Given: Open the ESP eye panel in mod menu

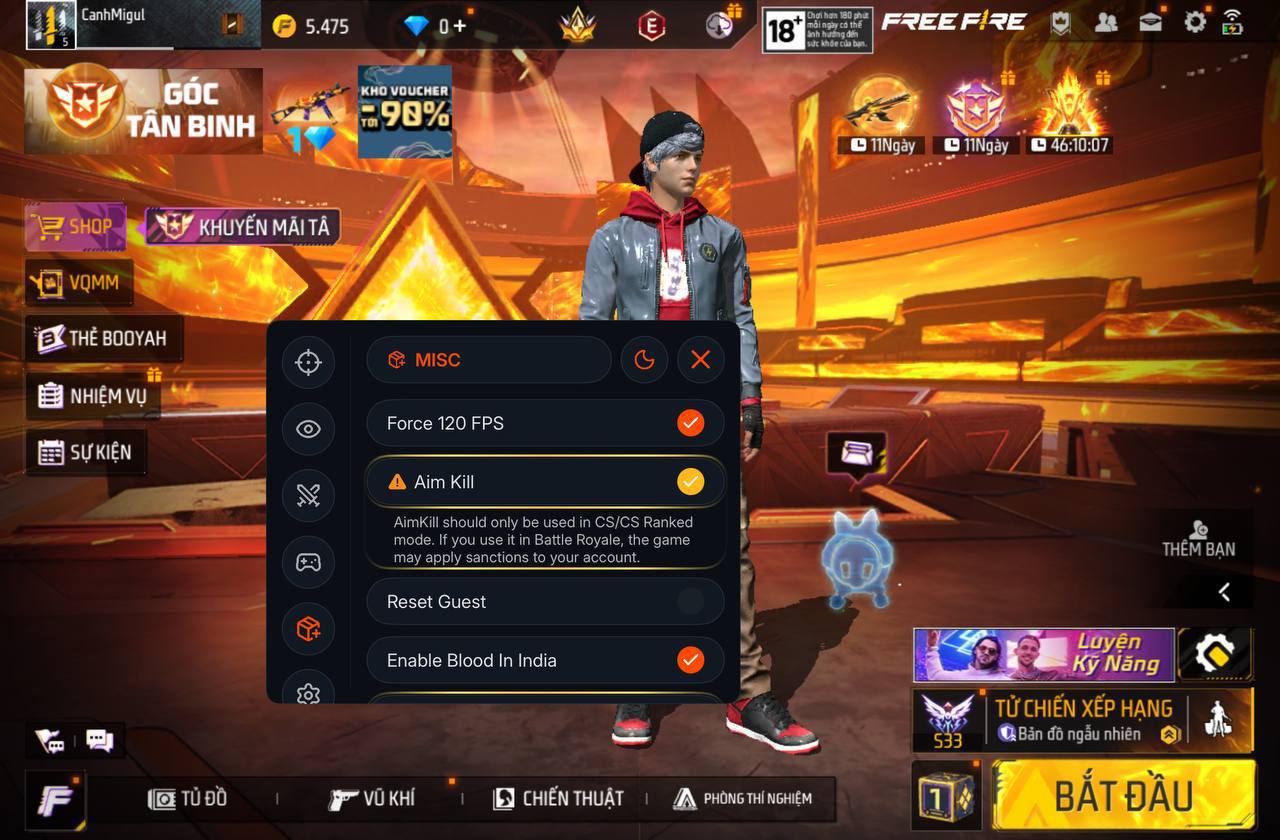Looking at the screenshot, I should click(x=308, y=429).
